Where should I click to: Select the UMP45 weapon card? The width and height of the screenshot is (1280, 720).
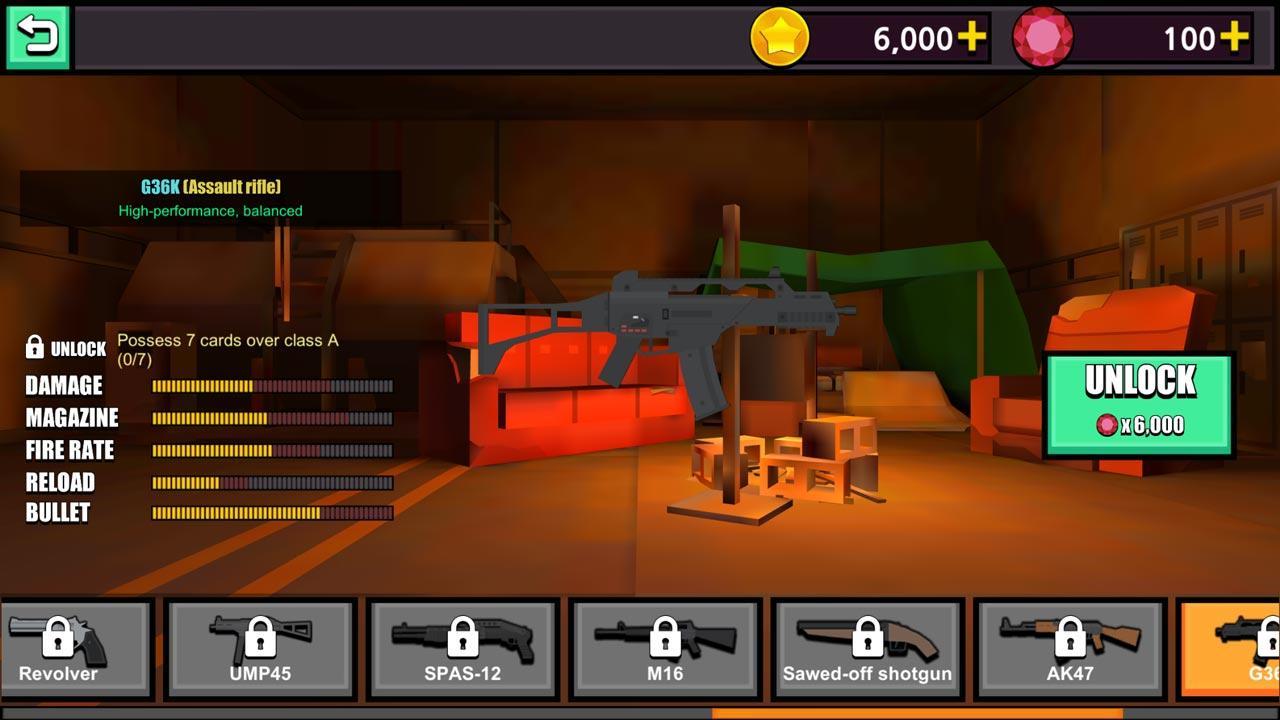coord(262,650)
